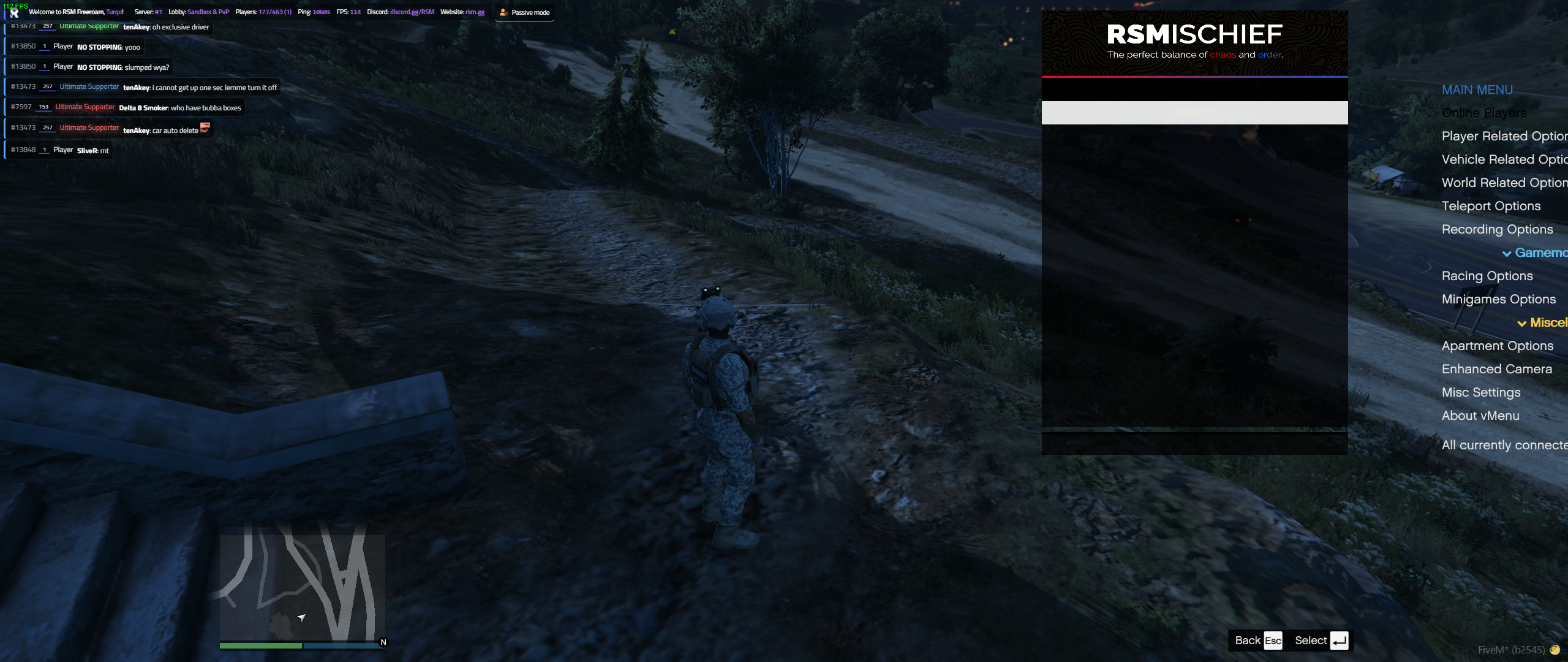
Task: Select About vMenu
Action: tap(1481, 415)
